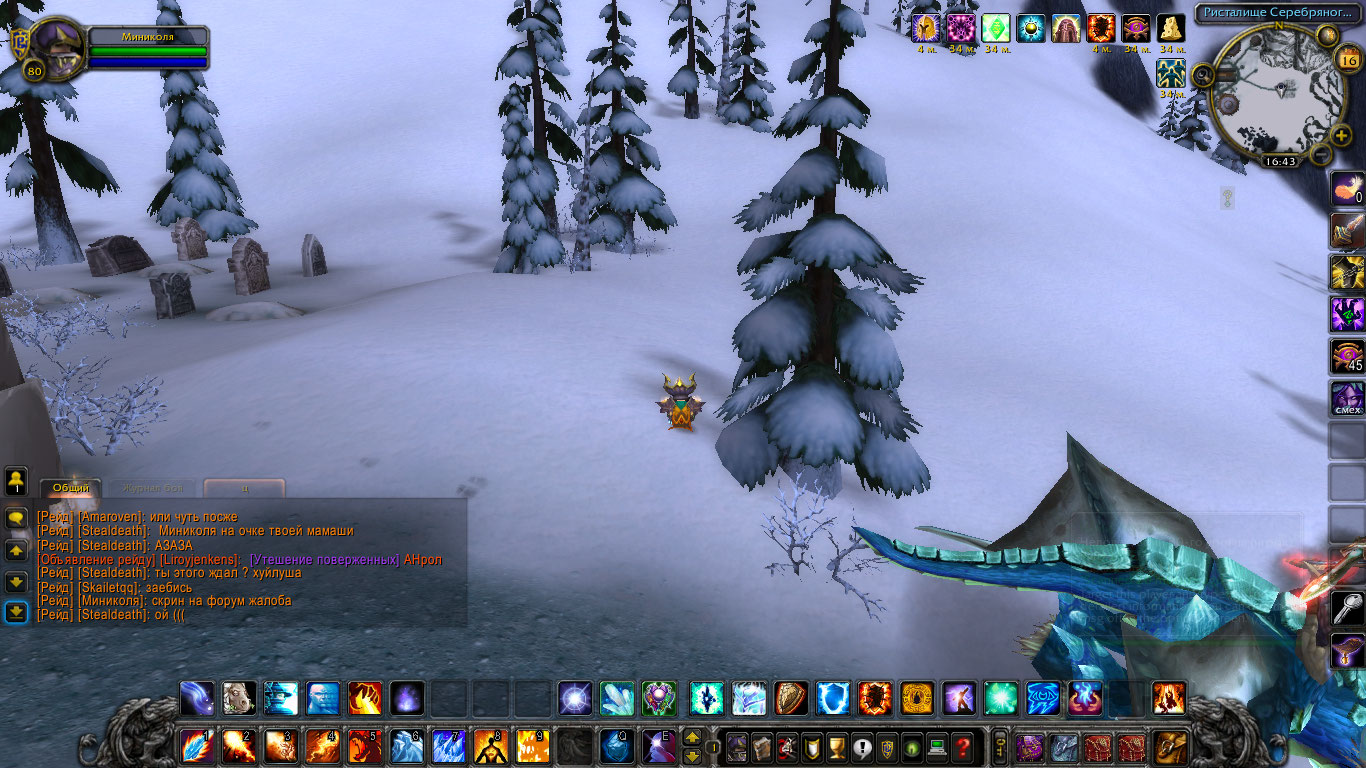Select the Общий chat tab
Viewport: 1366px width, 768px height.
pyautogui.click(x=71, y=488)
